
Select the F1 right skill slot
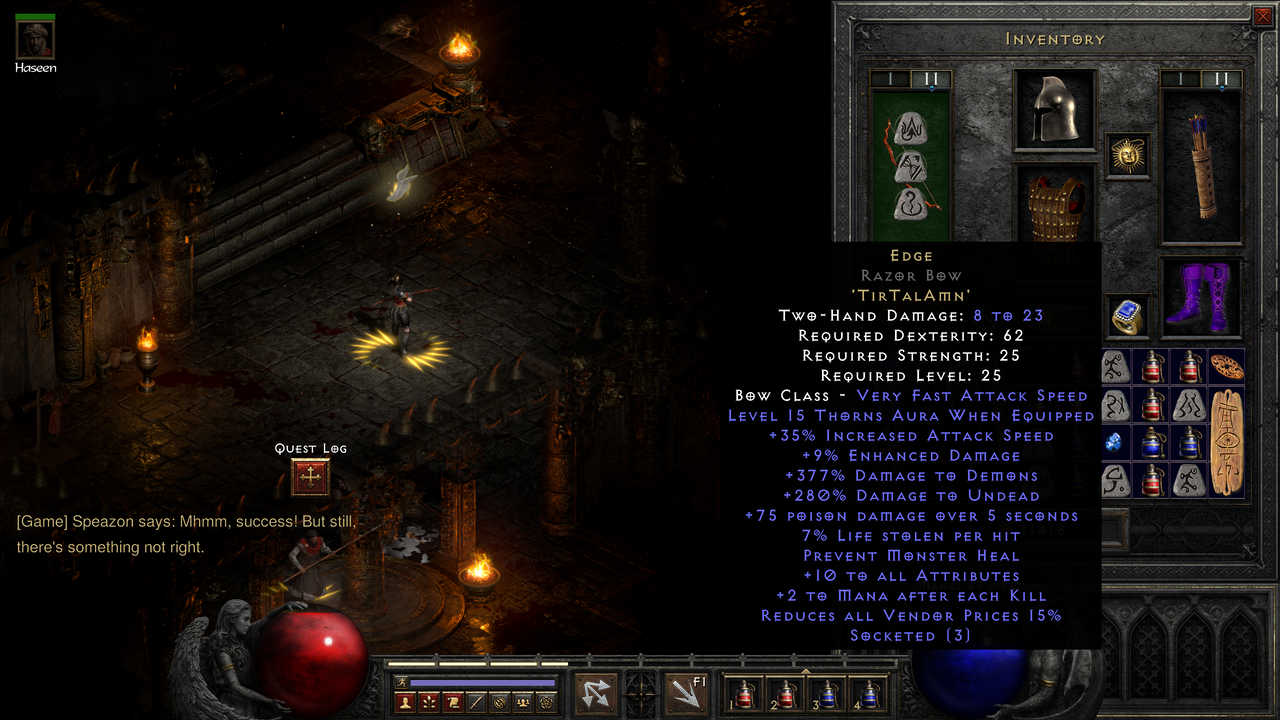click(x=687, y=693)
